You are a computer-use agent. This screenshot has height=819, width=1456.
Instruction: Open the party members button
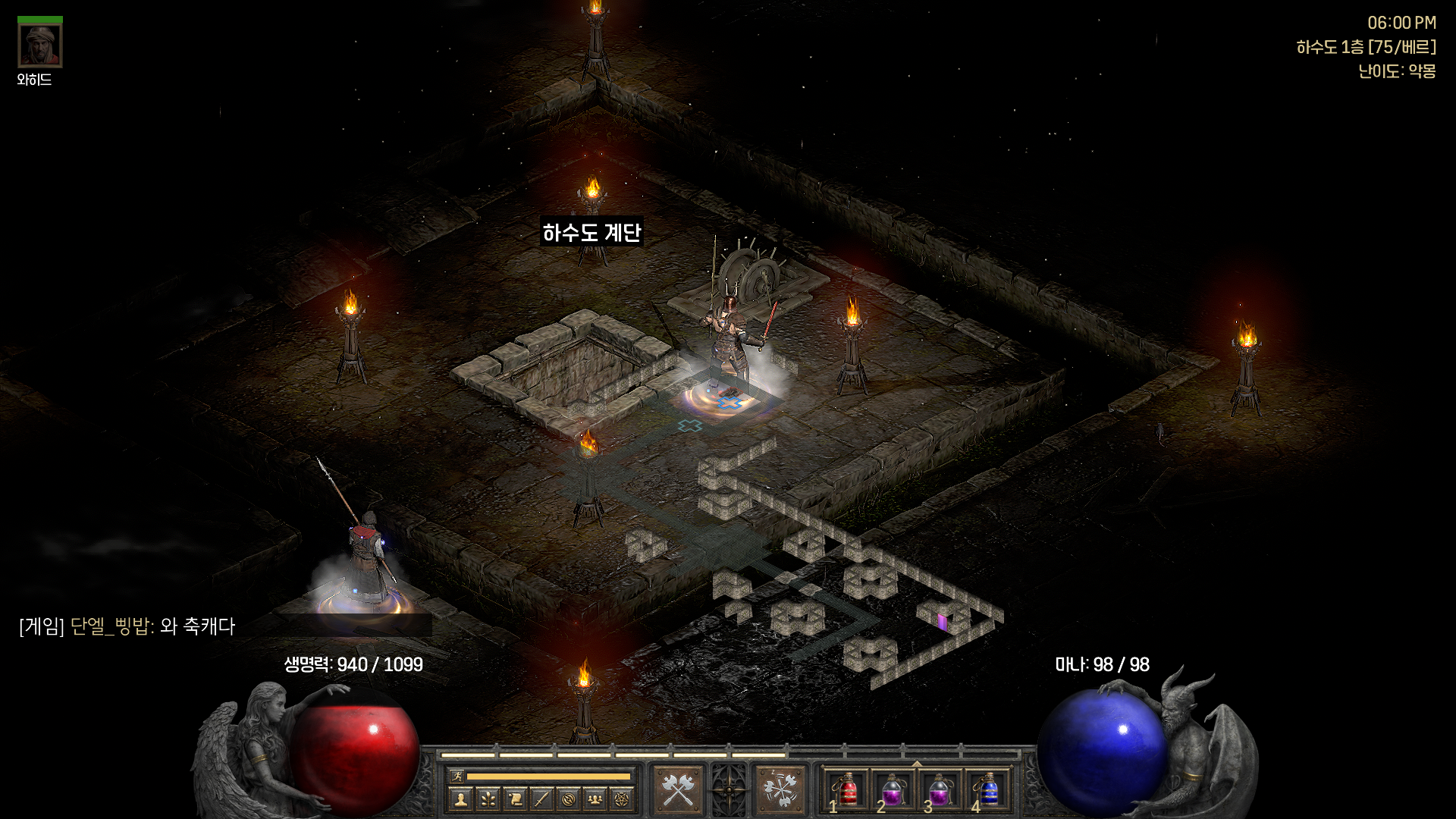(x=595, y=799)
